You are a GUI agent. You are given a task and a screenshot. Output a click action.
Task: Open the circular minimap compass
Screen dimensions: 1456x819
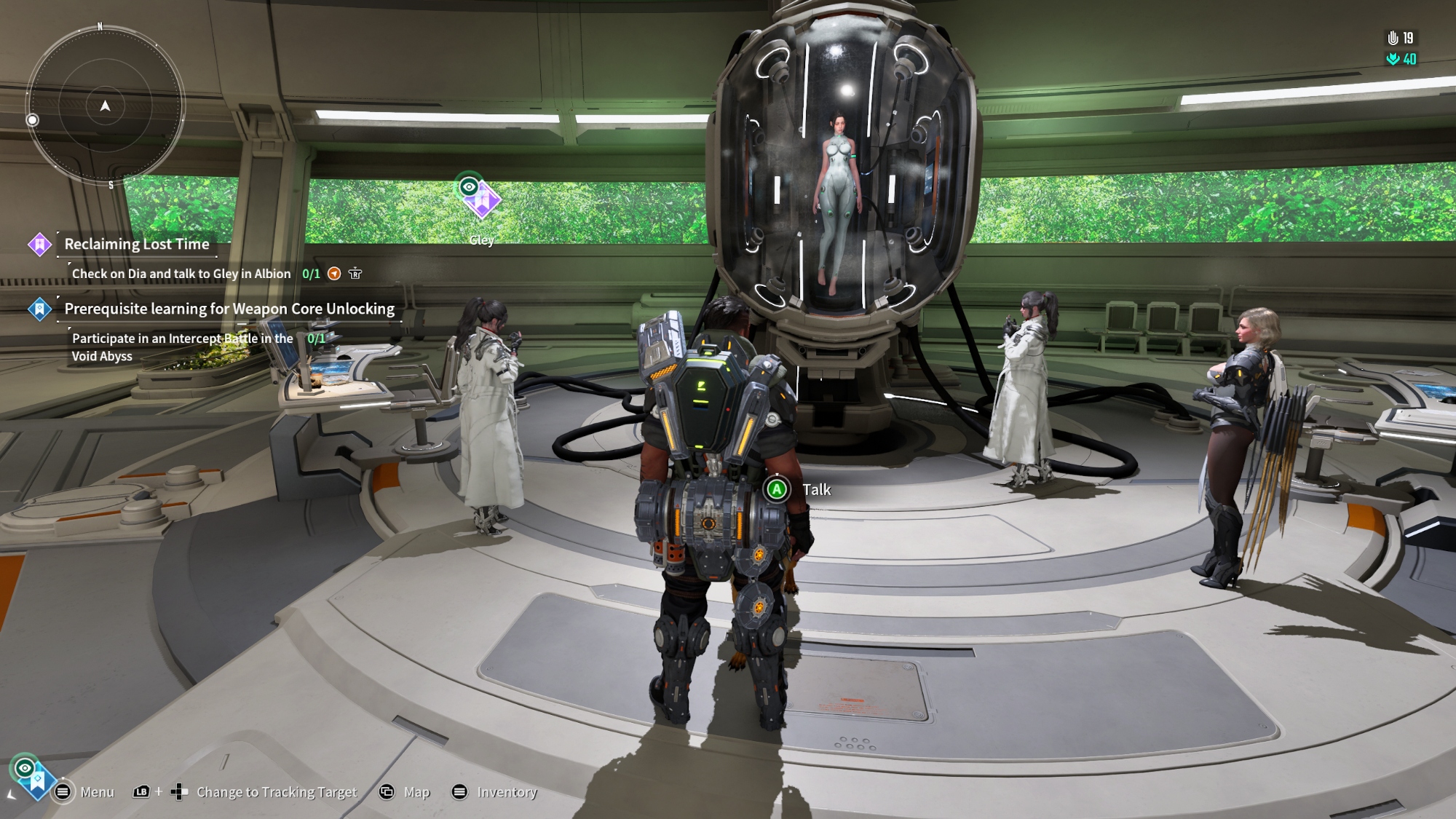[x=106, y=106]
